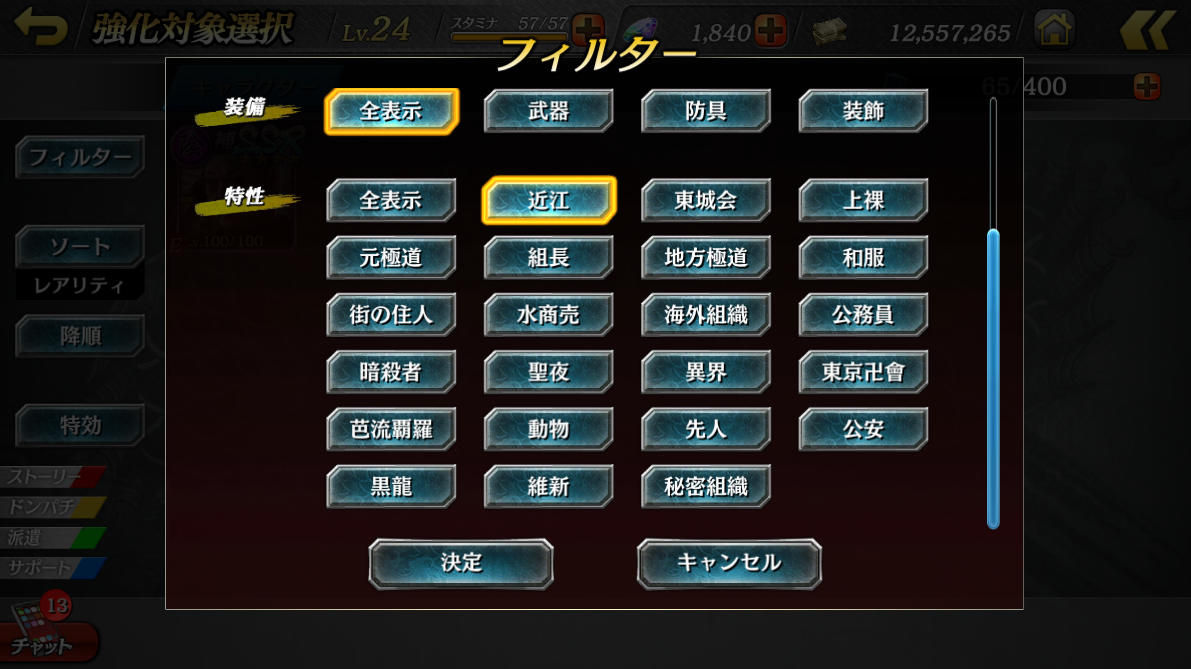Viewport: 1191px width, 669px height.
Task: Select the 東京卍會 trait filter
Action: tap(863, 373)
